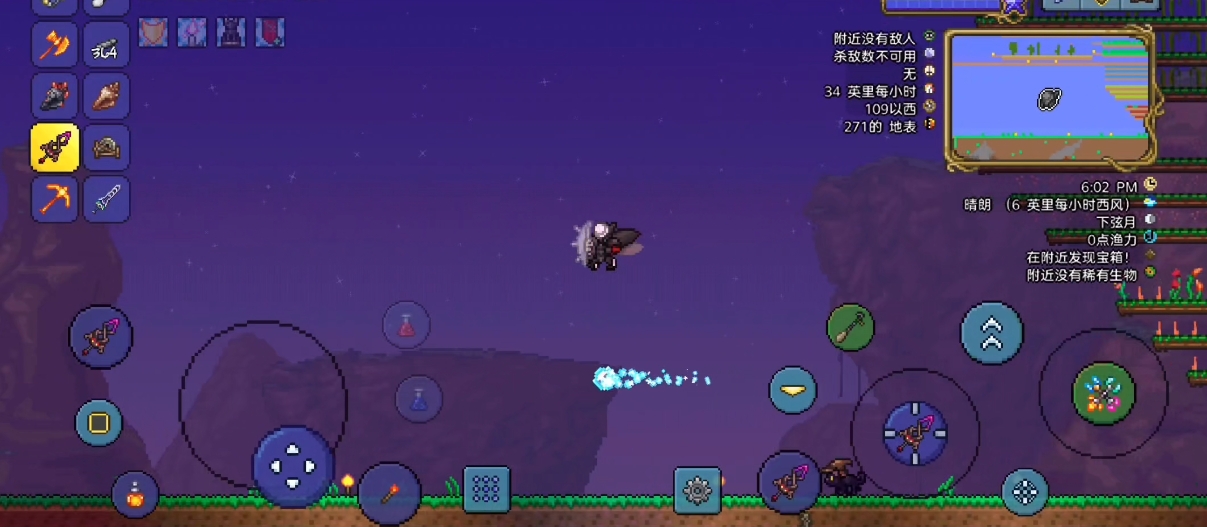Use the orange buff potion button
This screenshot has height=527, width=1207.
135,494
